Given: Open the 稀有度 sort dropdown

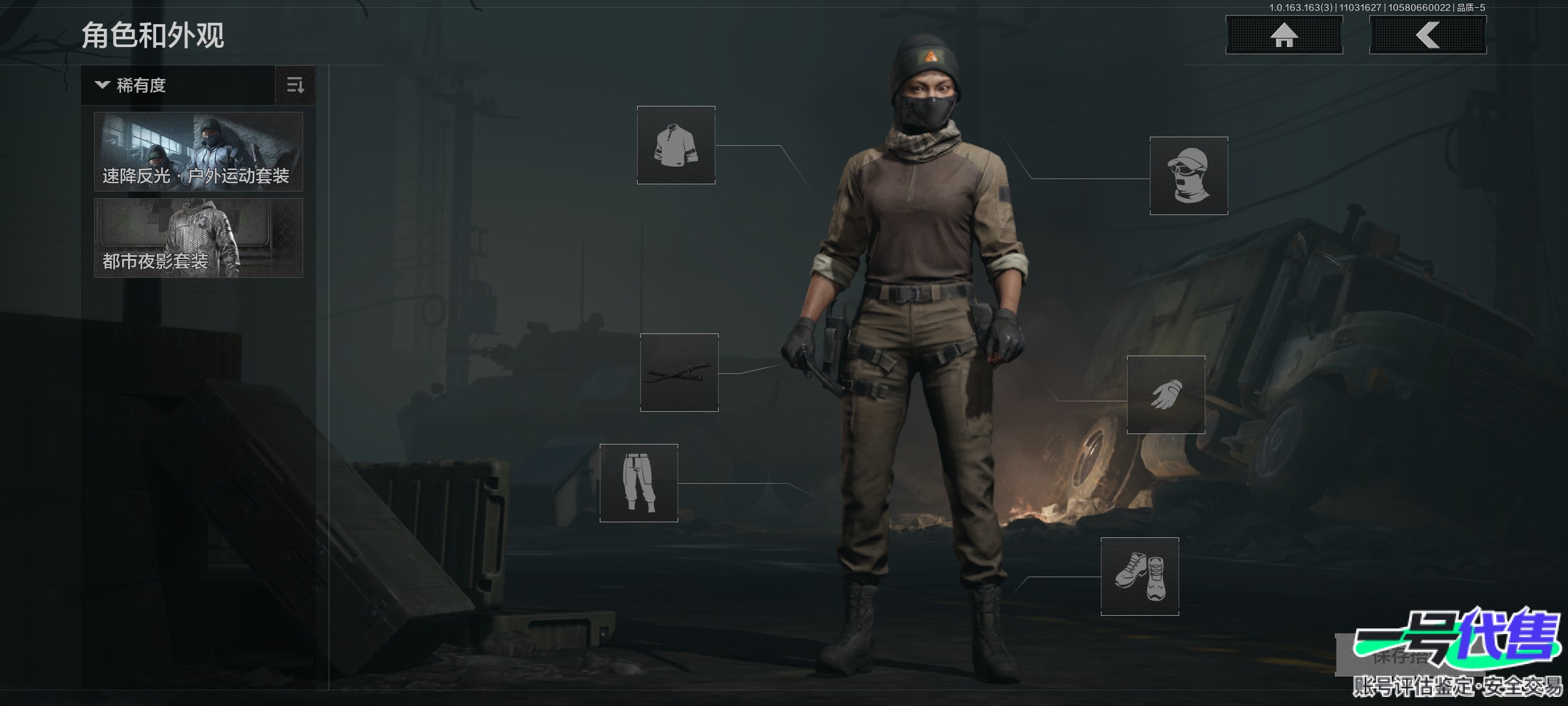Looking at the screenshot, I should pos(178,86).
